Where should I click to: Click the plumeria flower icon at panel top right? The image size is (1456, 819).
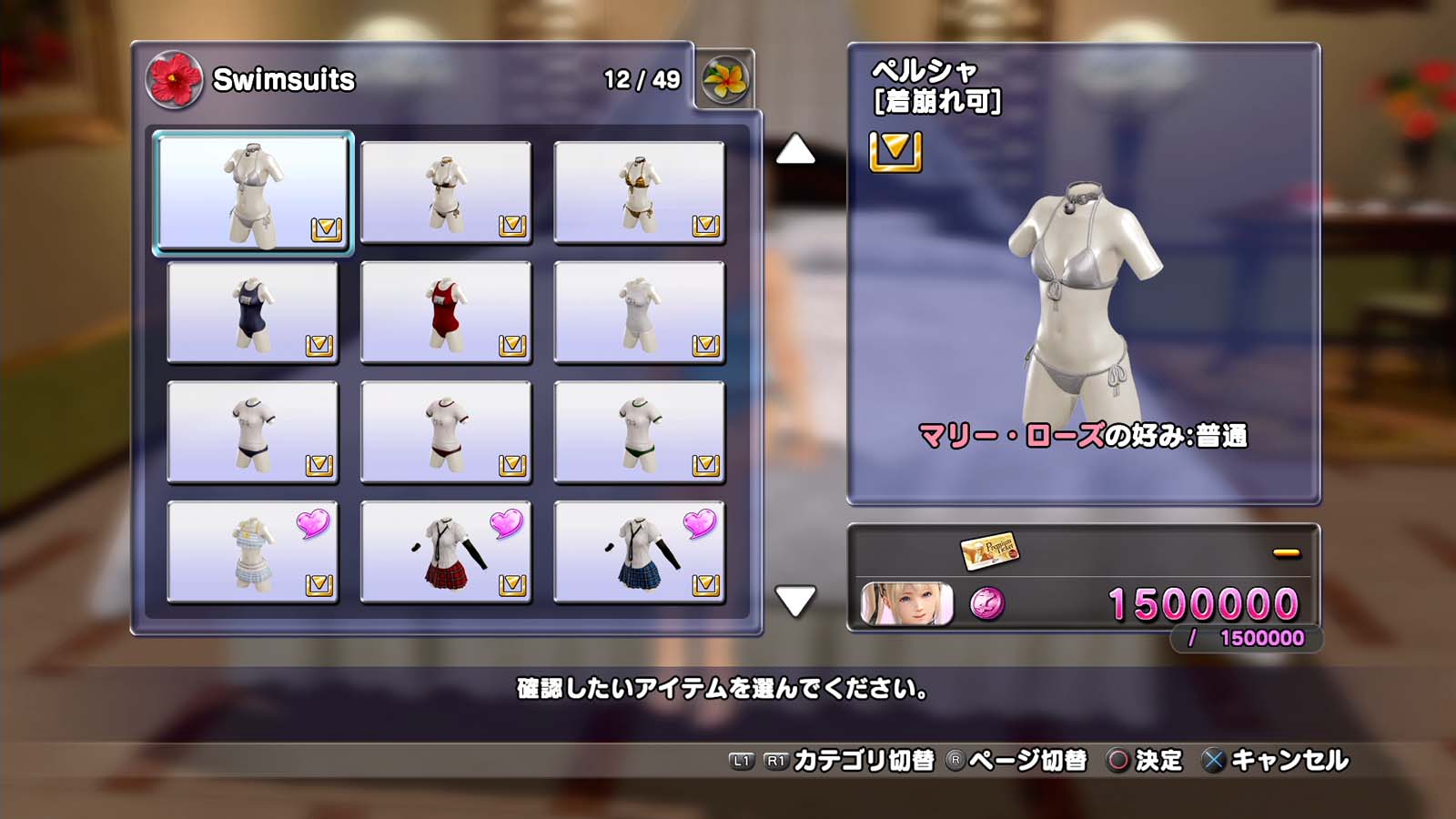(725, 81)
